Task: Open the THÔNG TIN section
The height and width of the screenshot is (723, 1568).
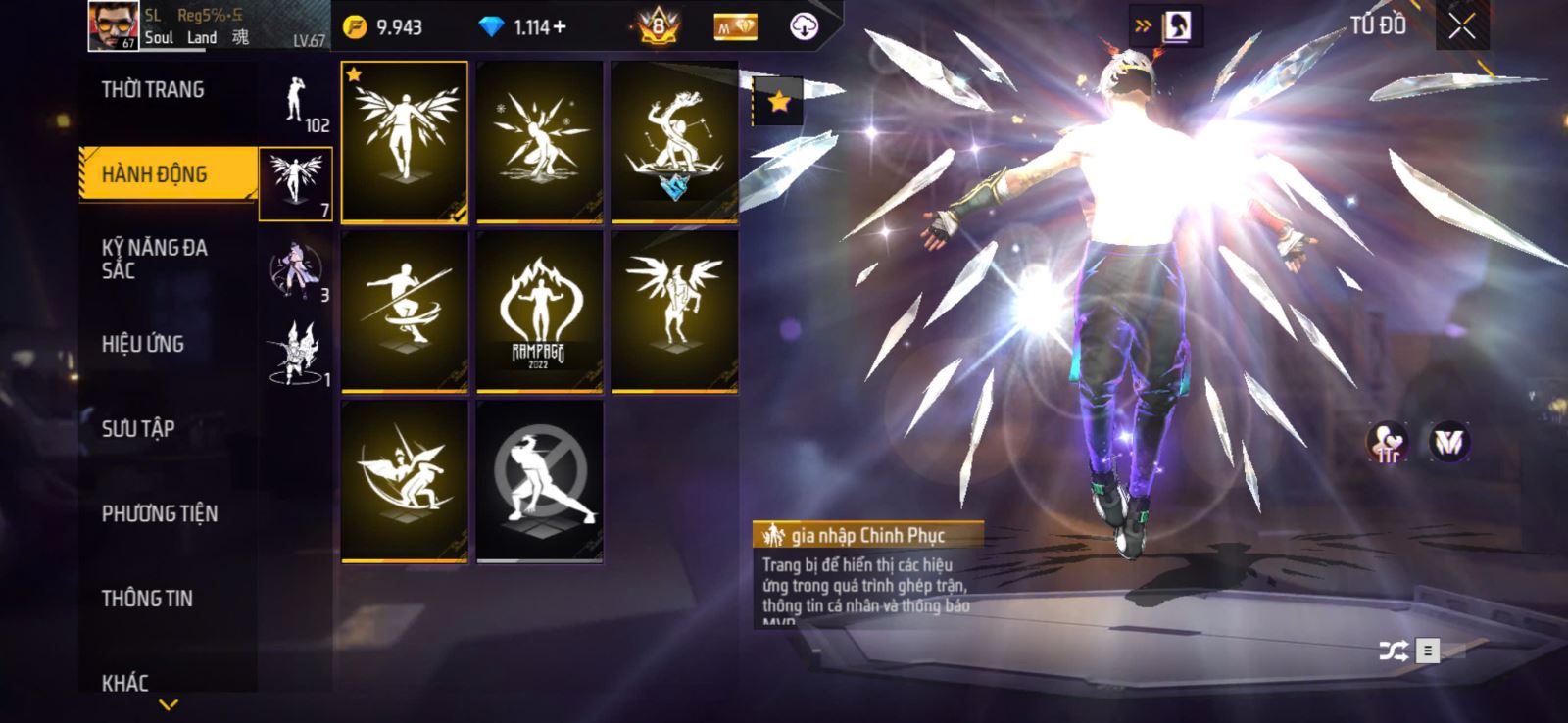Action: (147, 599)
